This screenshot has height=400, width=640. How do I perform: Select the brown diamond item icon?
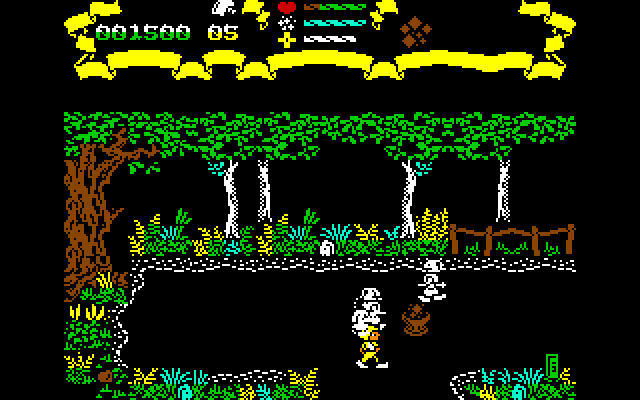tap(414, 32)
